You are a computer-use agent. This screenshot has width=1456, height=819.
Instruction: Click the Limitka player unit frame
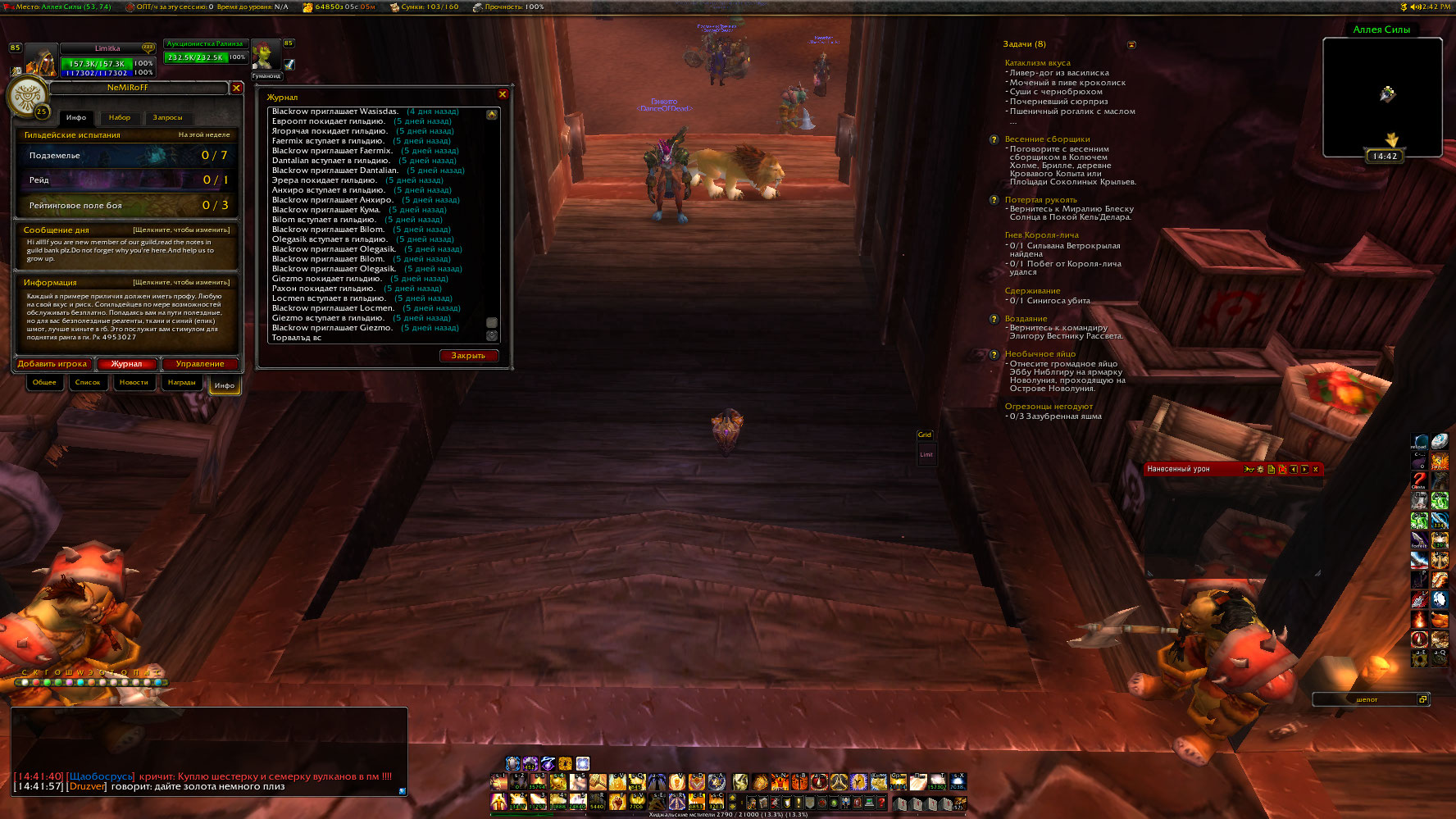pyautogui.click(x=107, y=61)
